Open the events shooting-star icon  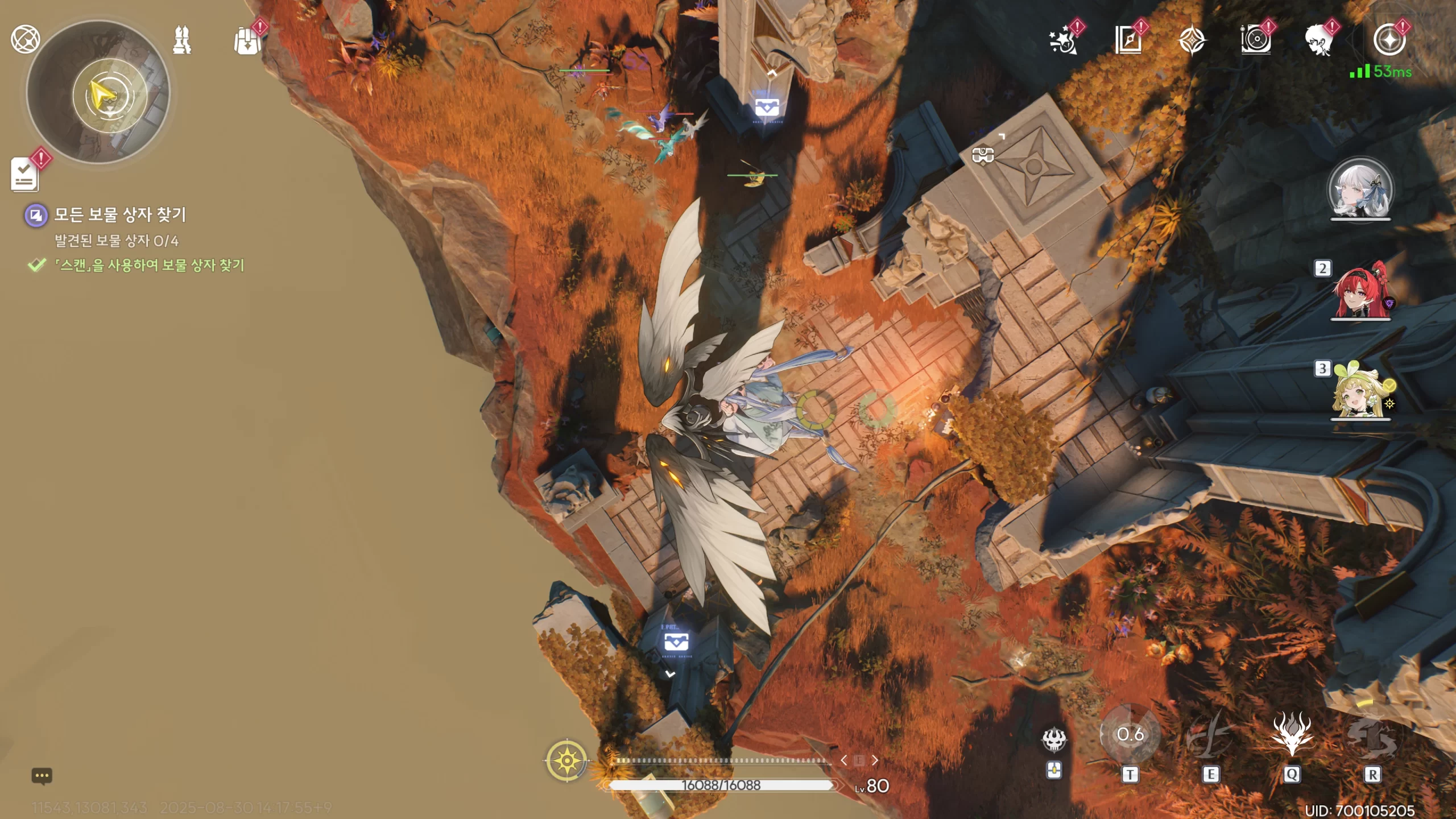1063,40
